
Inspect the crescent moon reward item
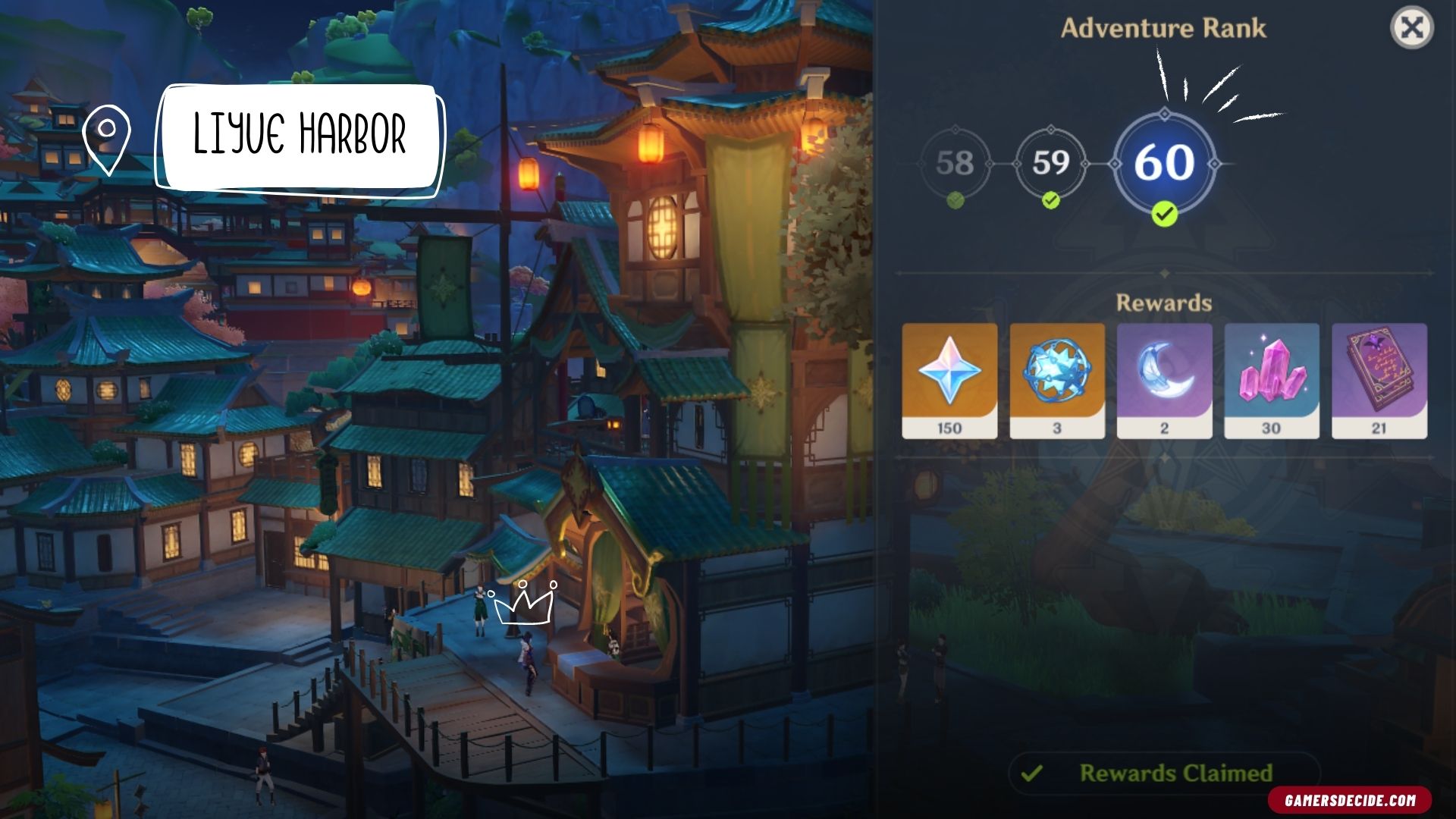[x=1164, y=381]
